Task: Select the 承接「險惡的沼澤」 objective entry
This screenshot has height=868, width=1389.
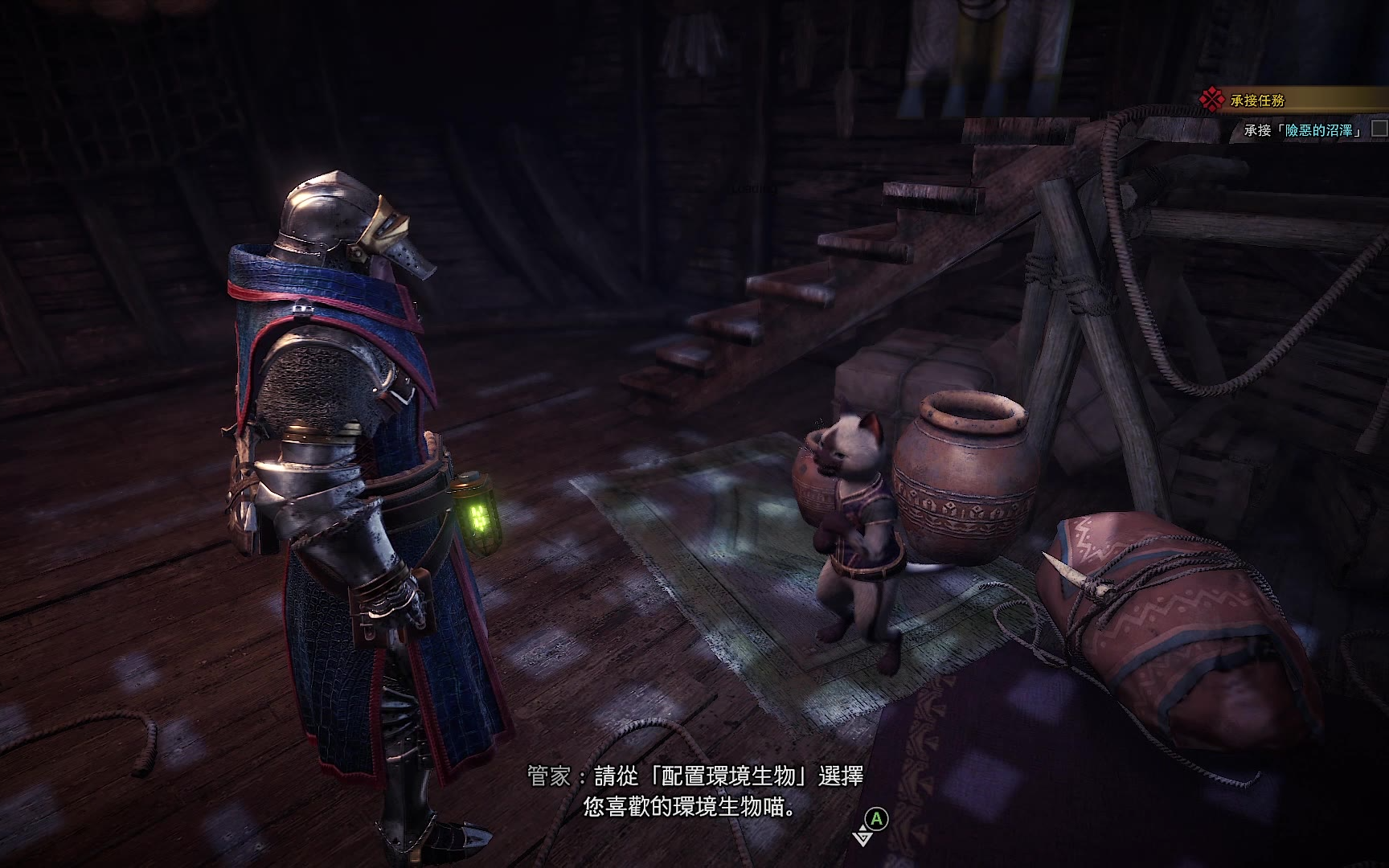Action: 1304,130
